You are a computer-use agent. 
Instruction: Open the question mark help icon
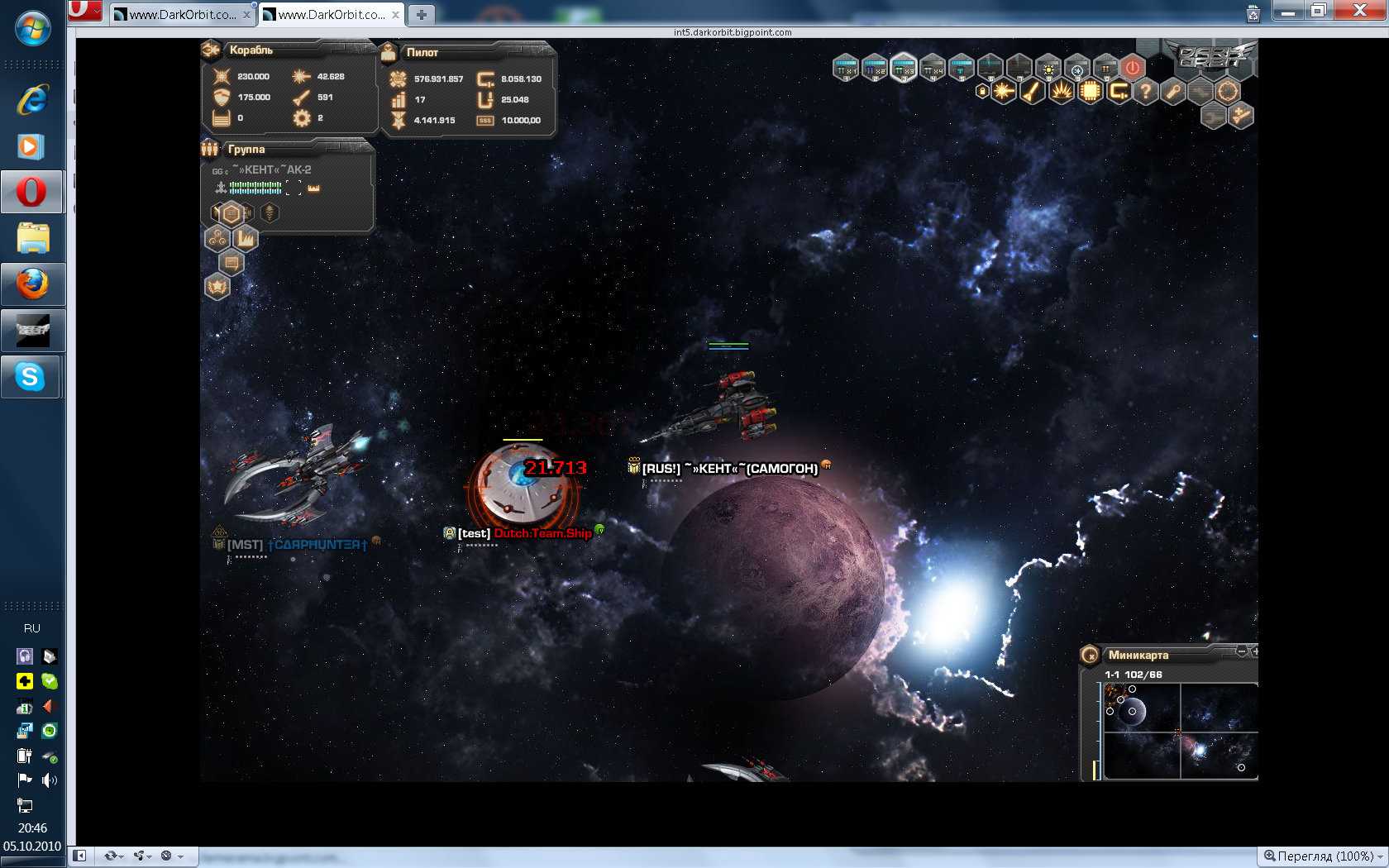click(1146, 91)
